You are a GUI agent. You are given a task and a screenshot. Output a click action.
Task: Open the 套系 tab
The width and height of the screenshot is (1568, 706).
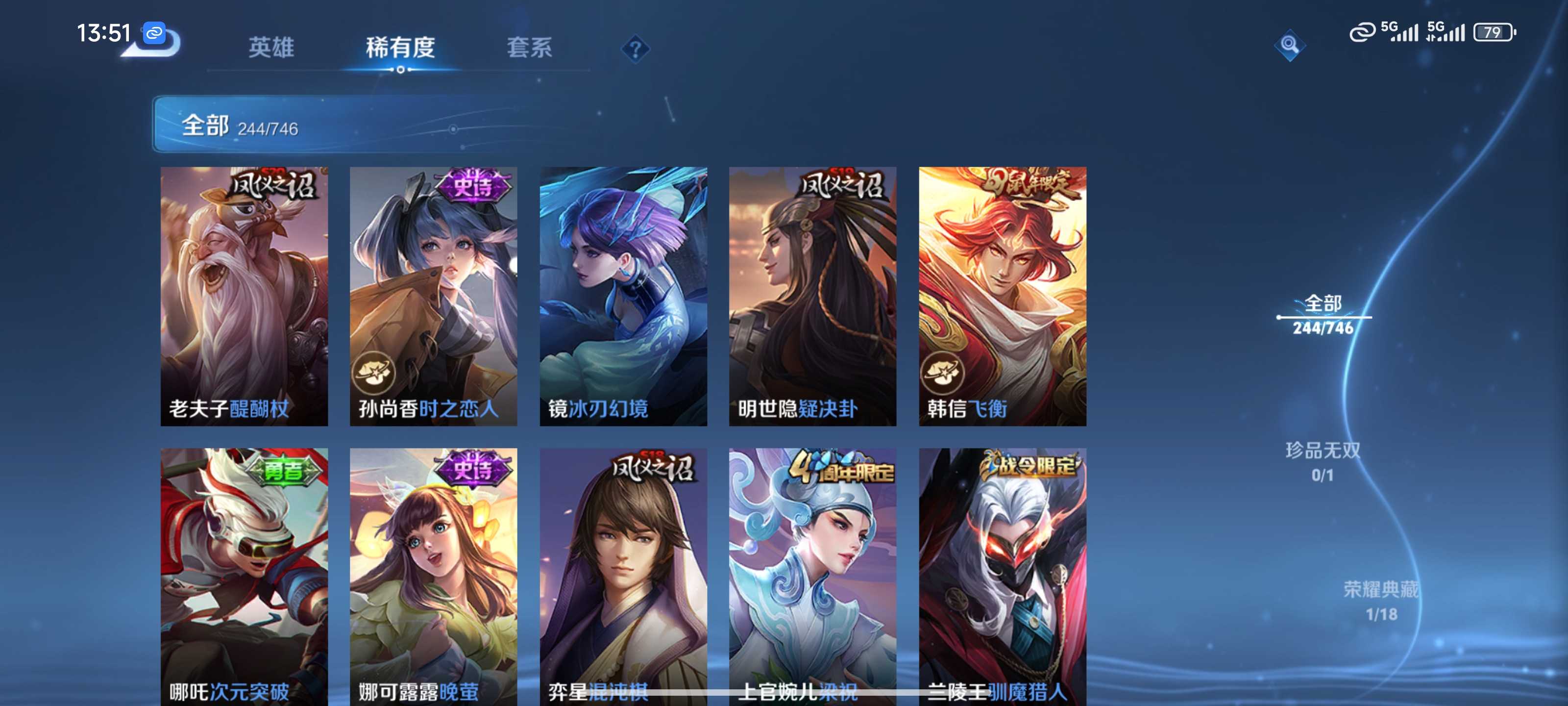(529, 48)
